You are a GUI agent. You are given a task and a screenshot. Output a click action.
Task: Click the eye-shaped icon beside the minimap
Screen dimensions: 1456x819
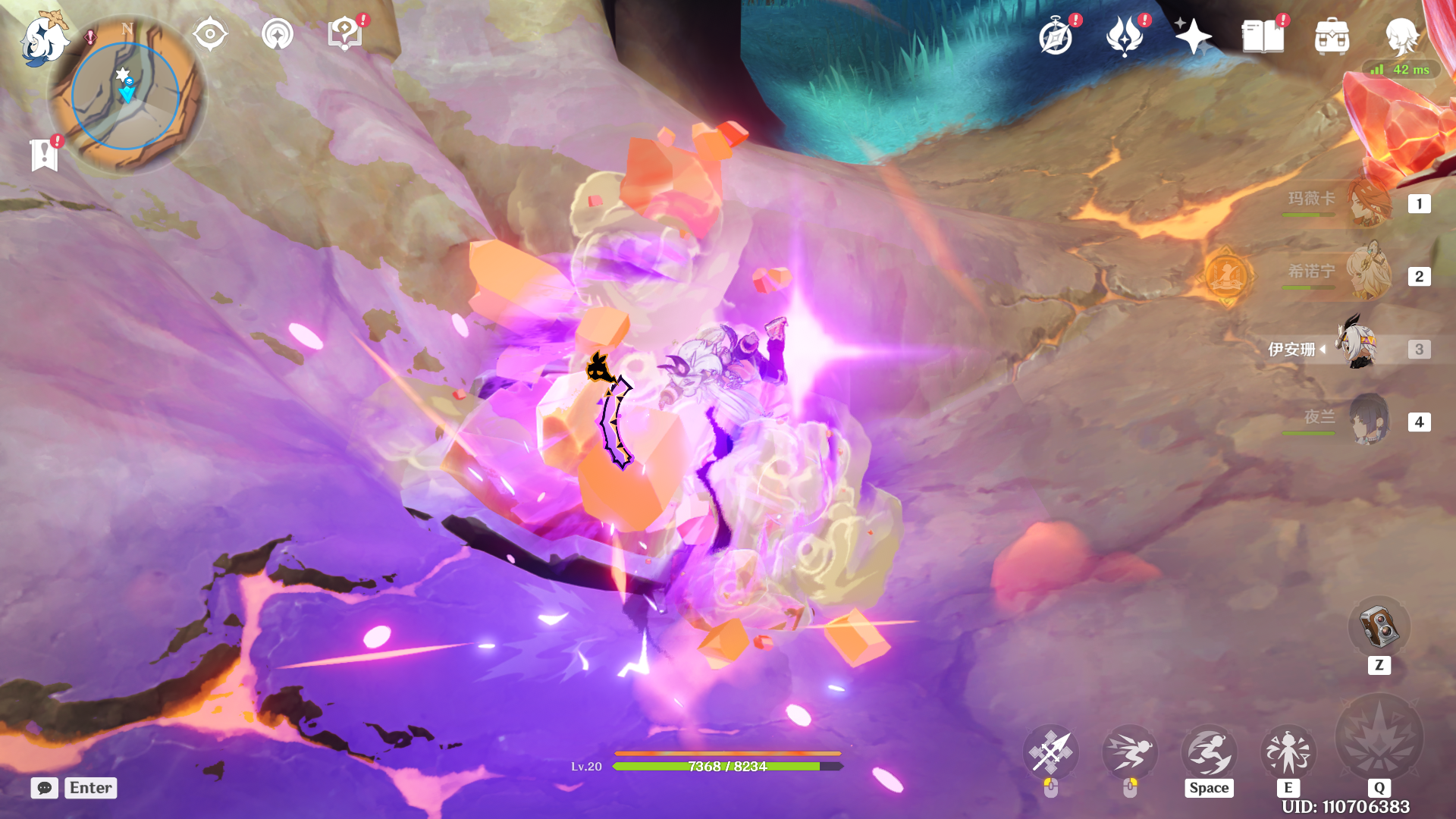coord(210,34)
